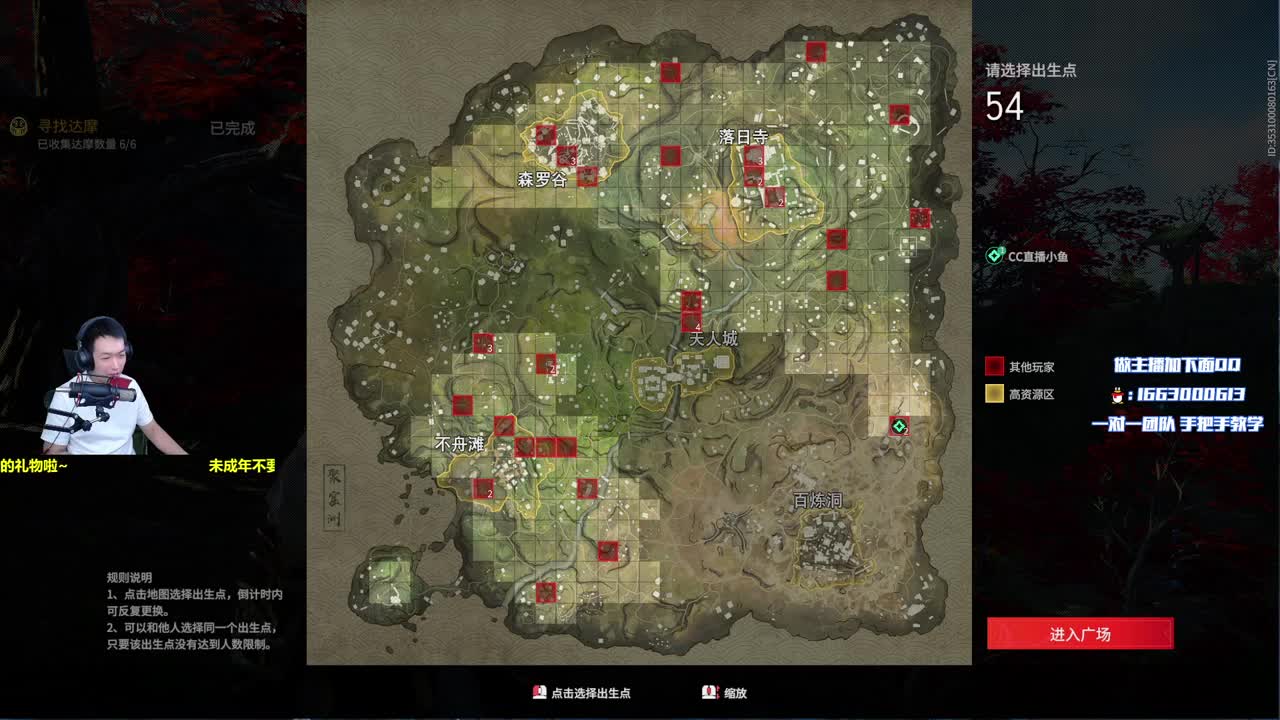Click the CC直播小鱼 streamer badge icon
This screenshot has height=720, width=1280.
(x=993, y=256)
